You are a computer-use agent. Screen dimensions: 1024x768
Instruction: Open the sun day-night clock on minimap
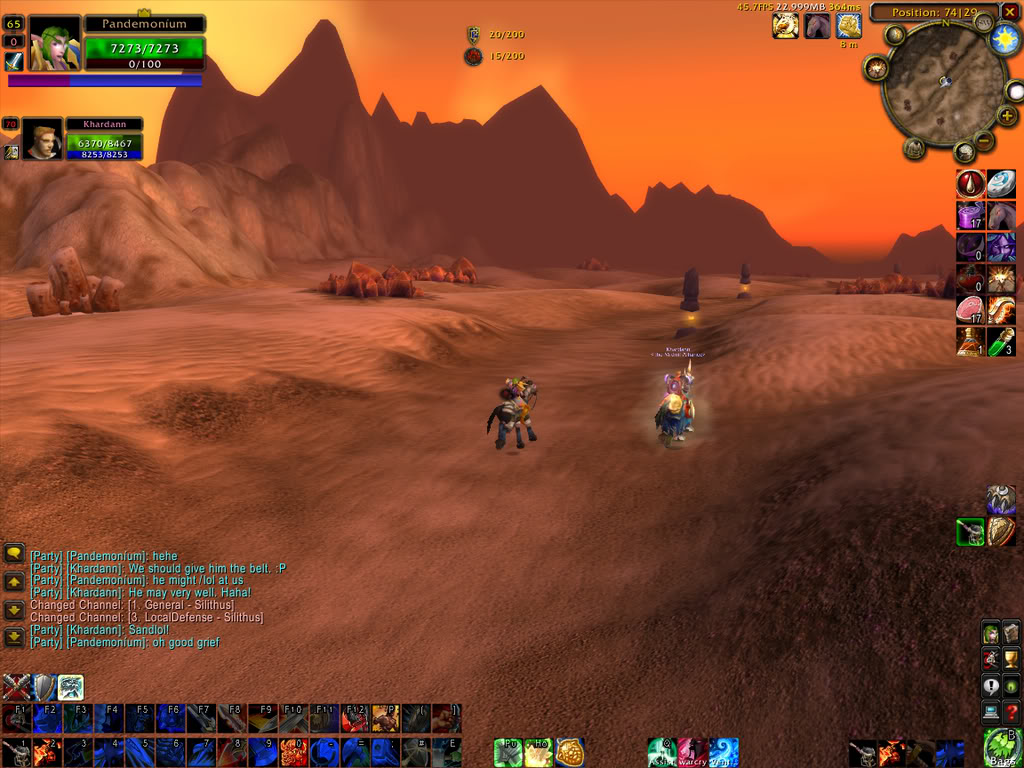click(x=1003, y=40)
